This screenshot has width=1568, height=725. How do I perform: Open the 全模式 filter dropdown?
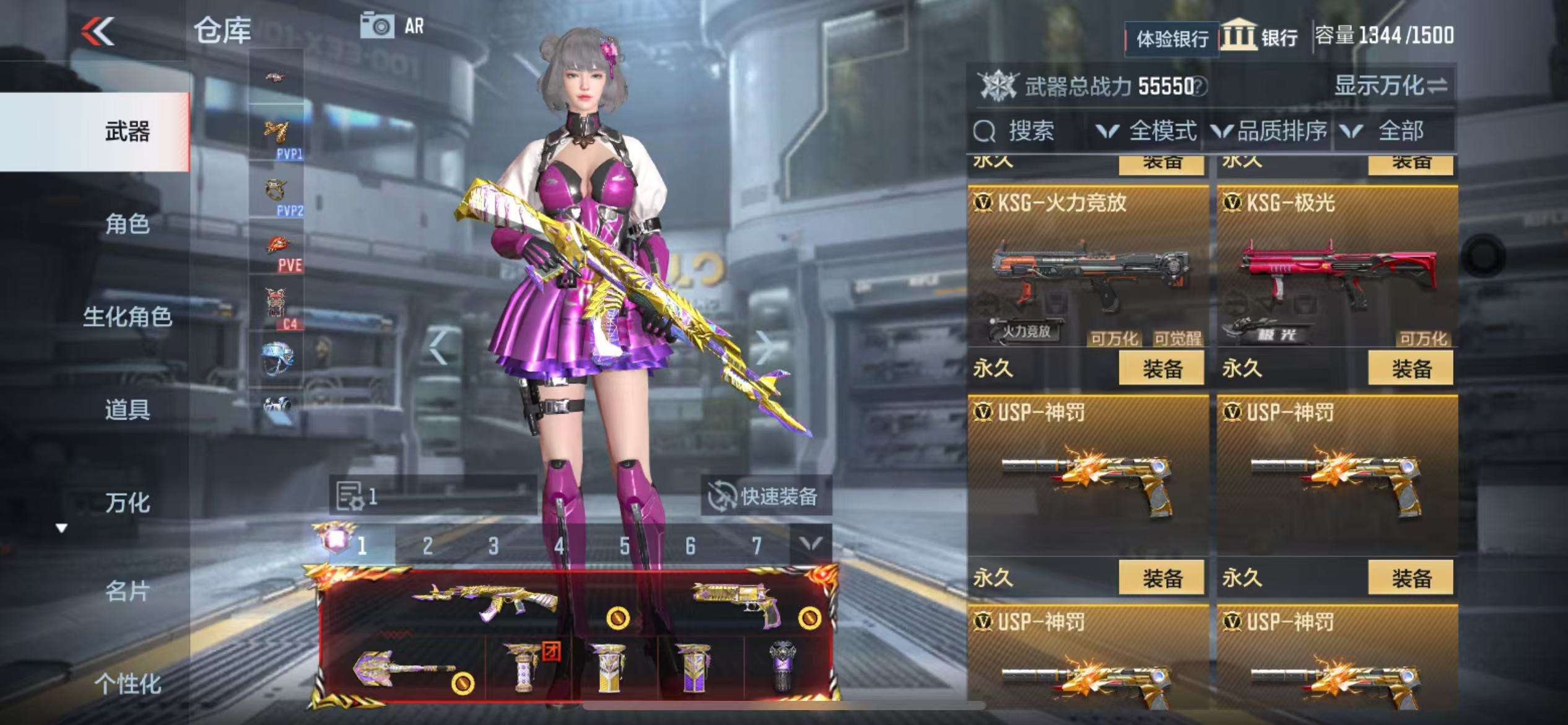pyautogui.click(x=1147, y=131)
